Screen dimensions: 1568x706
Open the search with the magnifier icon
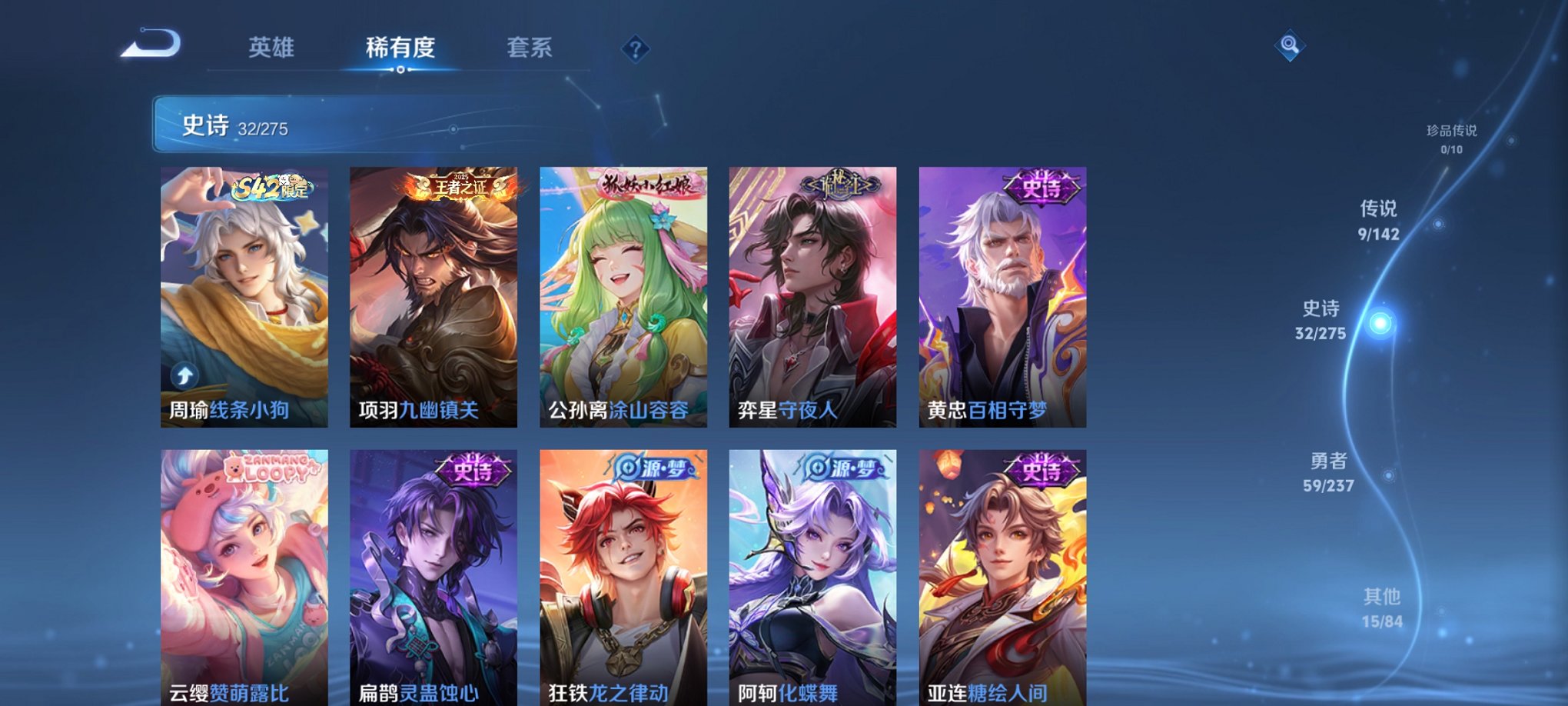(1290, 45)
